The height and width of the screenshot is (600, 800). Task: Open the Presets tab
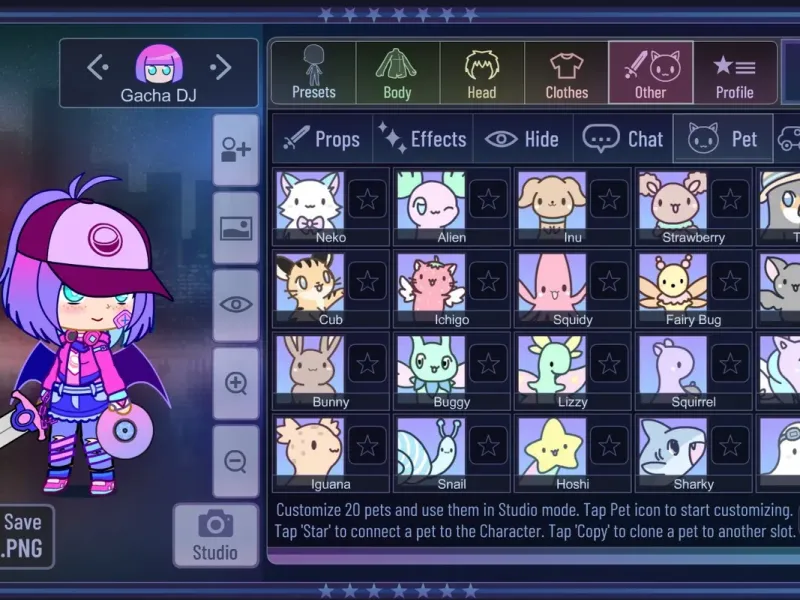[313, 73]
